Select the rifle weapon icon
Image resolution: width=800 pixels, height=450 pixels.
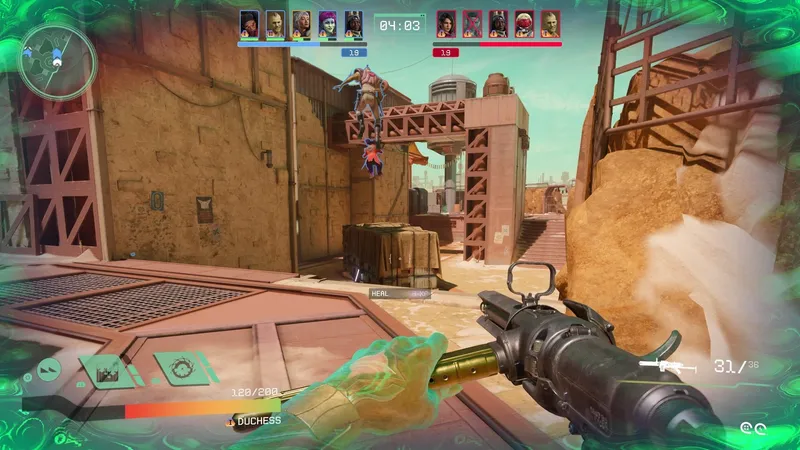(669, 366)
